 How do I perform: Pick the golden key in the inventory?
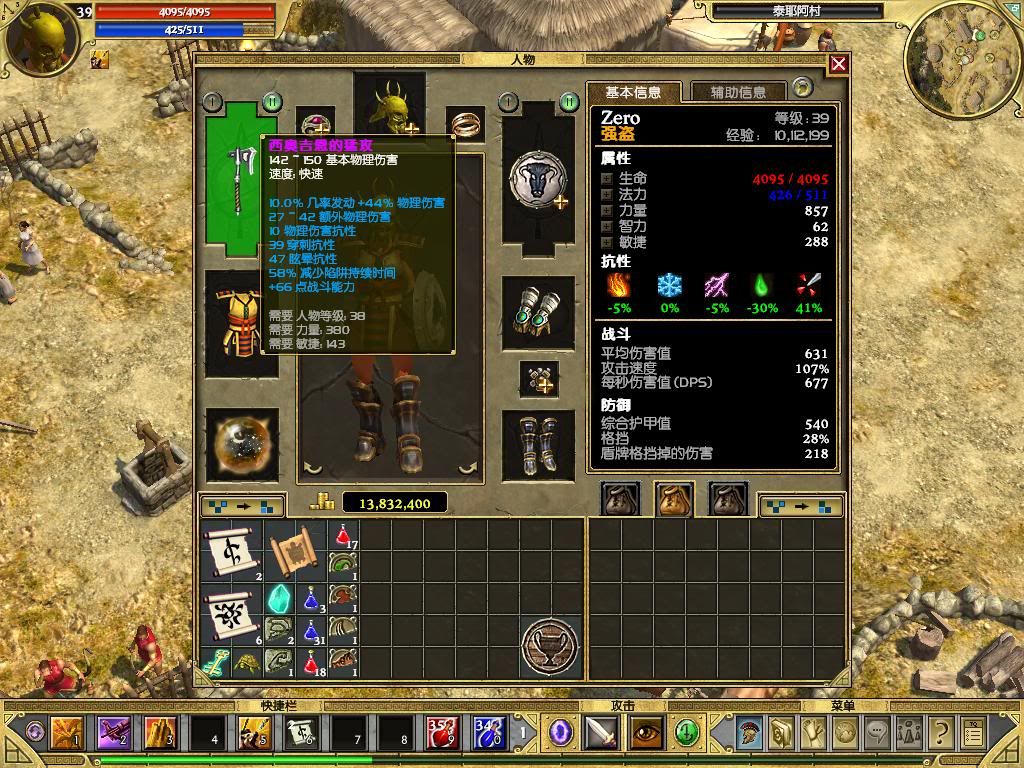point(216,661)
